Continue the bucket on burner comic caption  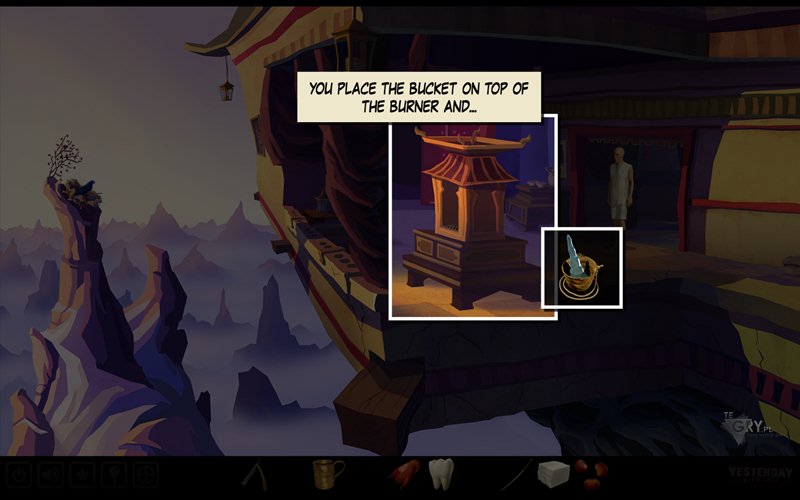pos(419,95)
